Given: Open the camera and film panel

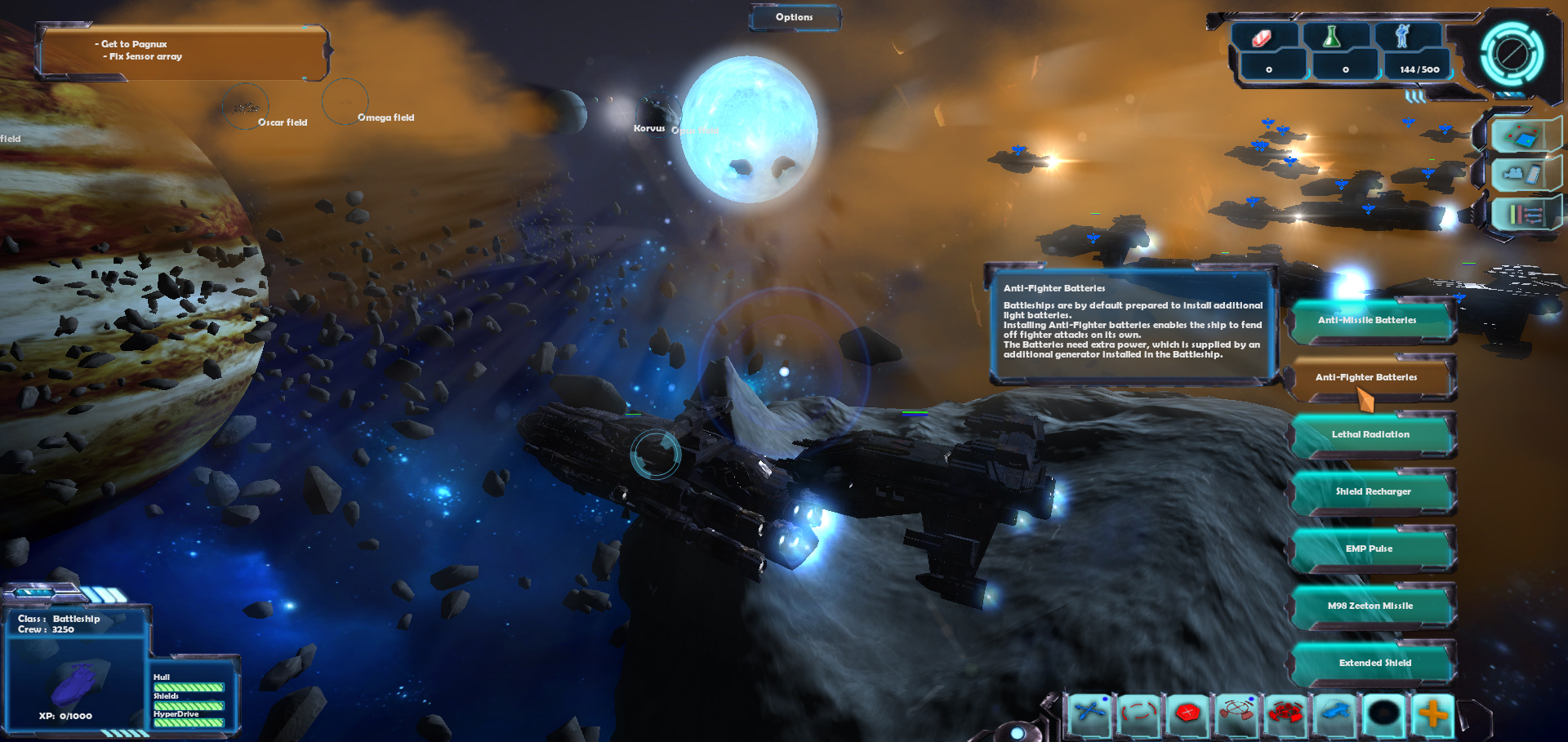Looking at the screenshot, I should click(x=1522, y=175).
